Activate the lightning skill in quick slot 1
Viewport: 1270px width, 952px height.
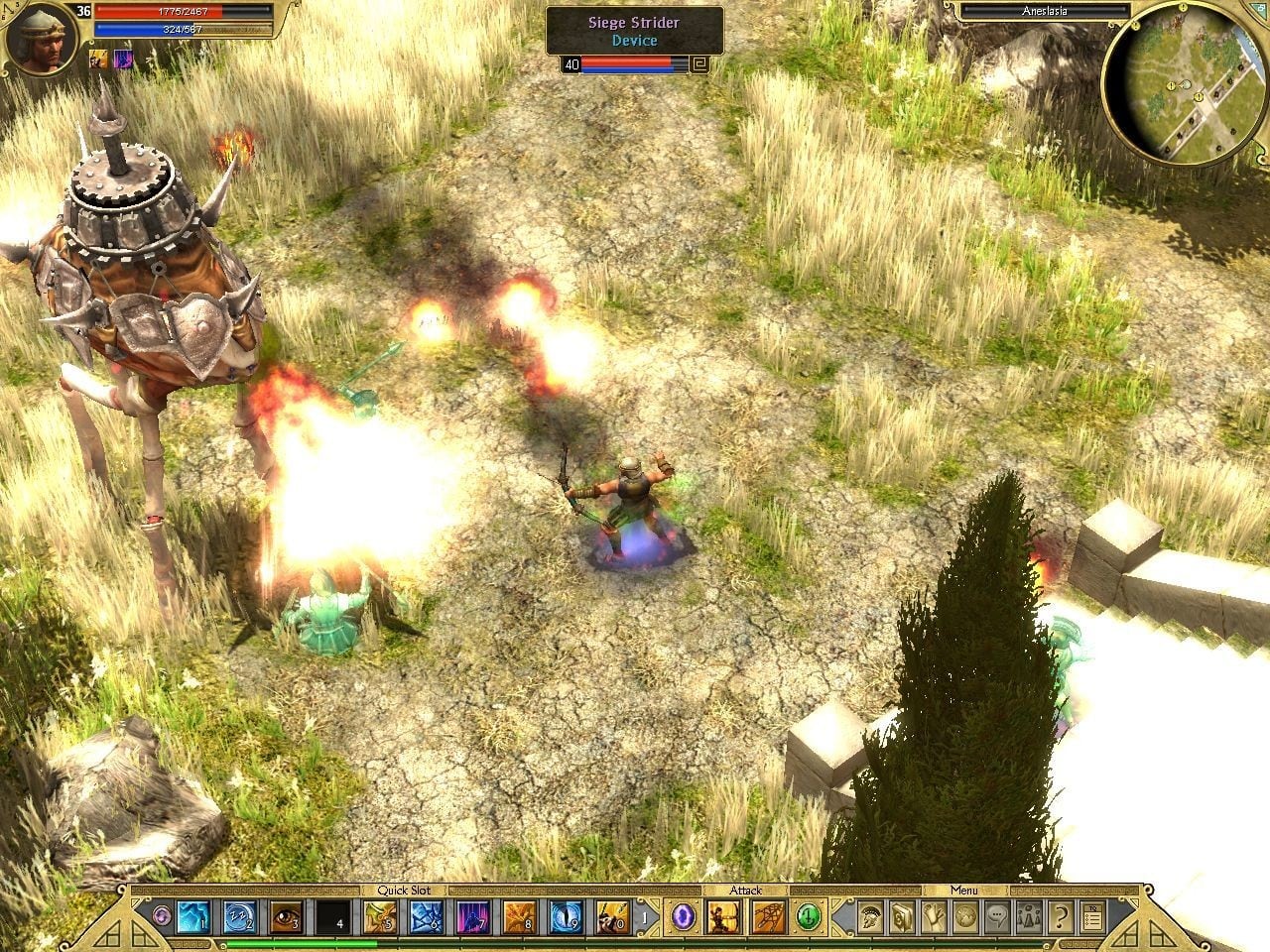coord(191,917)
